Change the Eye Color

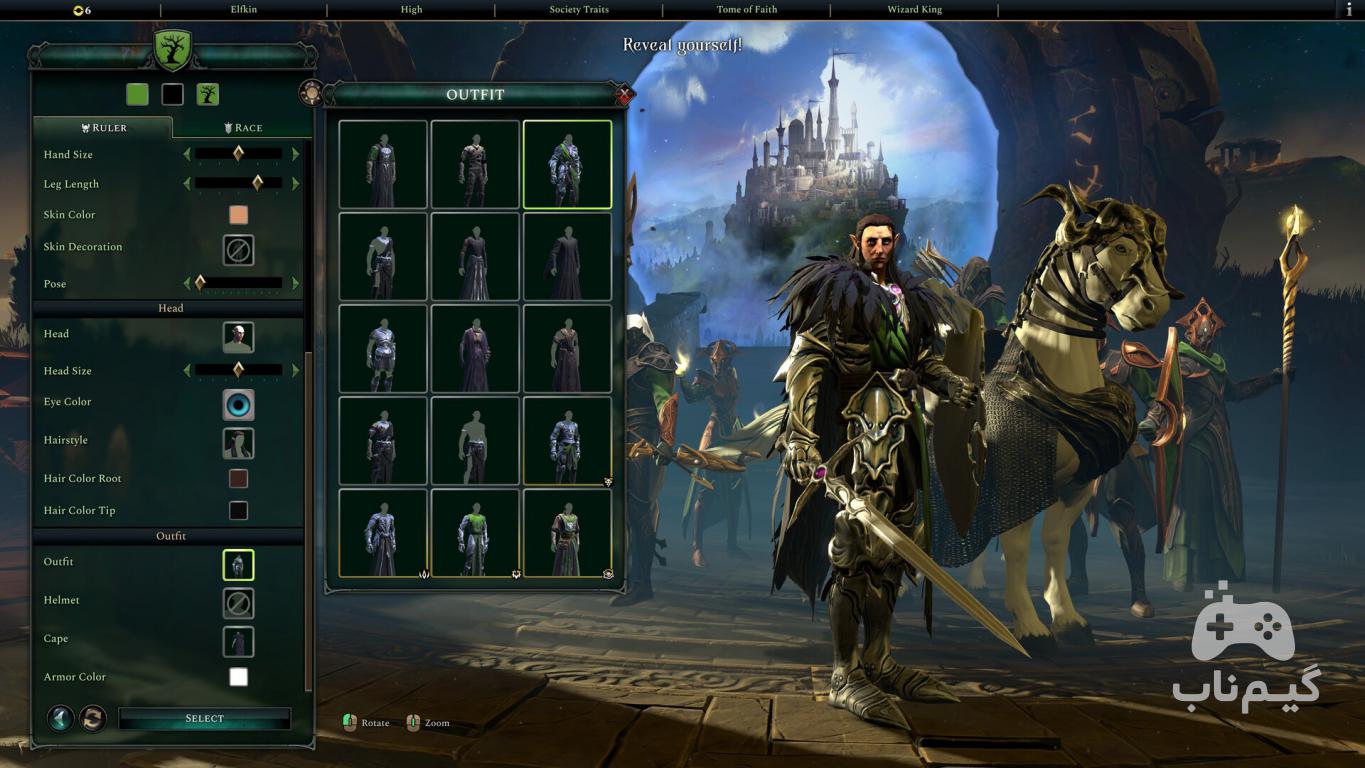pos(238,405)
